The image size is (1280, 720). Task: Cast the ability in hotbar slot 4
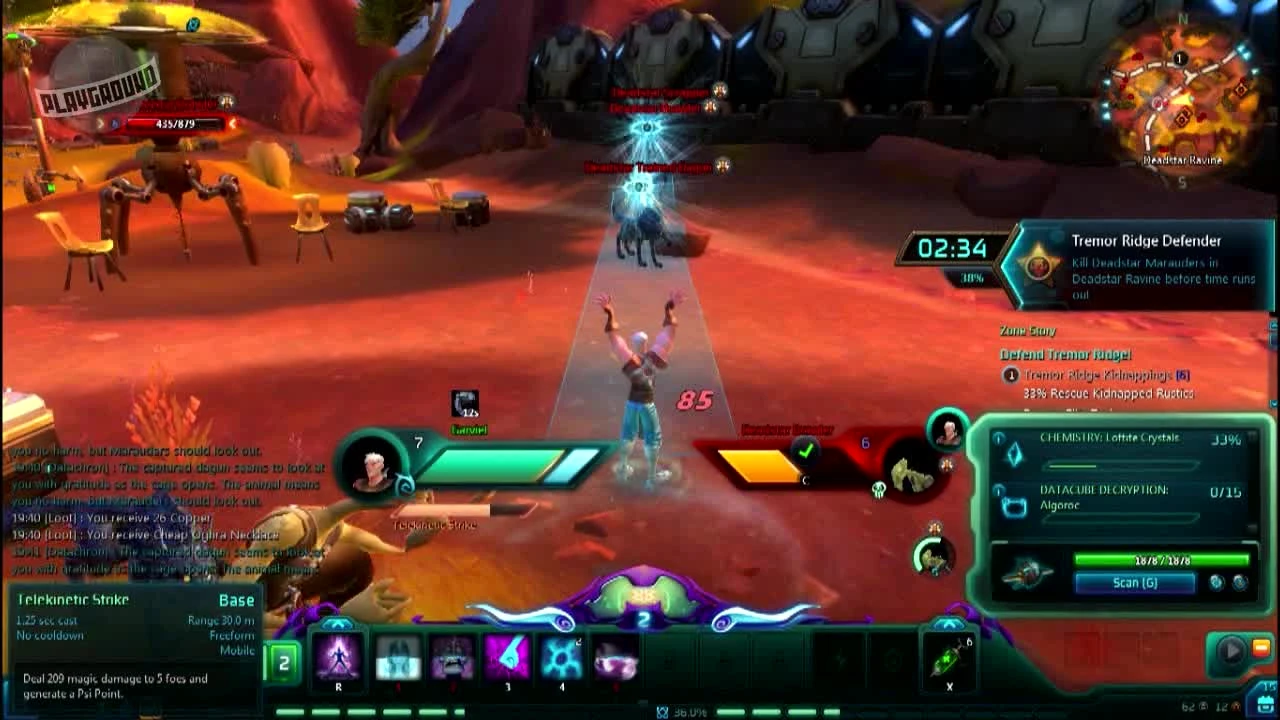click(561, 657)
